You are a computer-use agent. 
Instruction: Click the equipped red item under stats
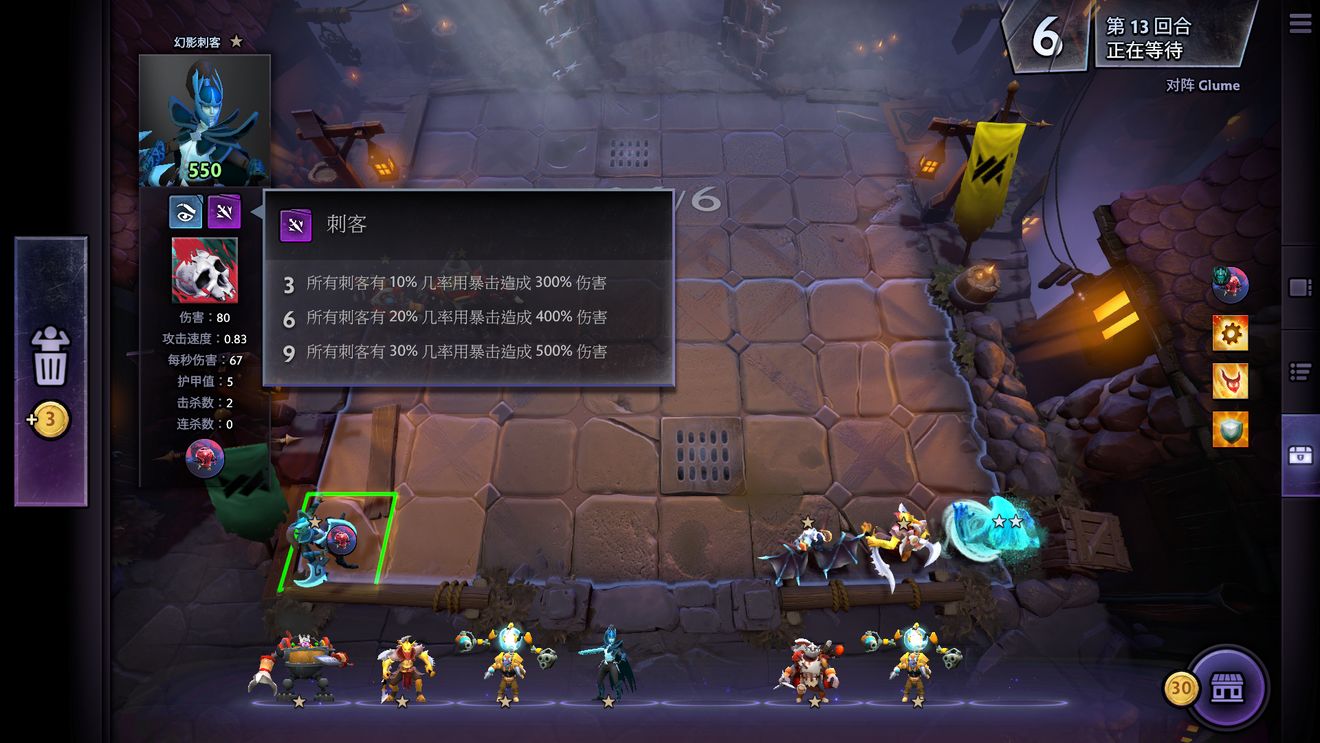pyautogui.click(x=205, y=458)
